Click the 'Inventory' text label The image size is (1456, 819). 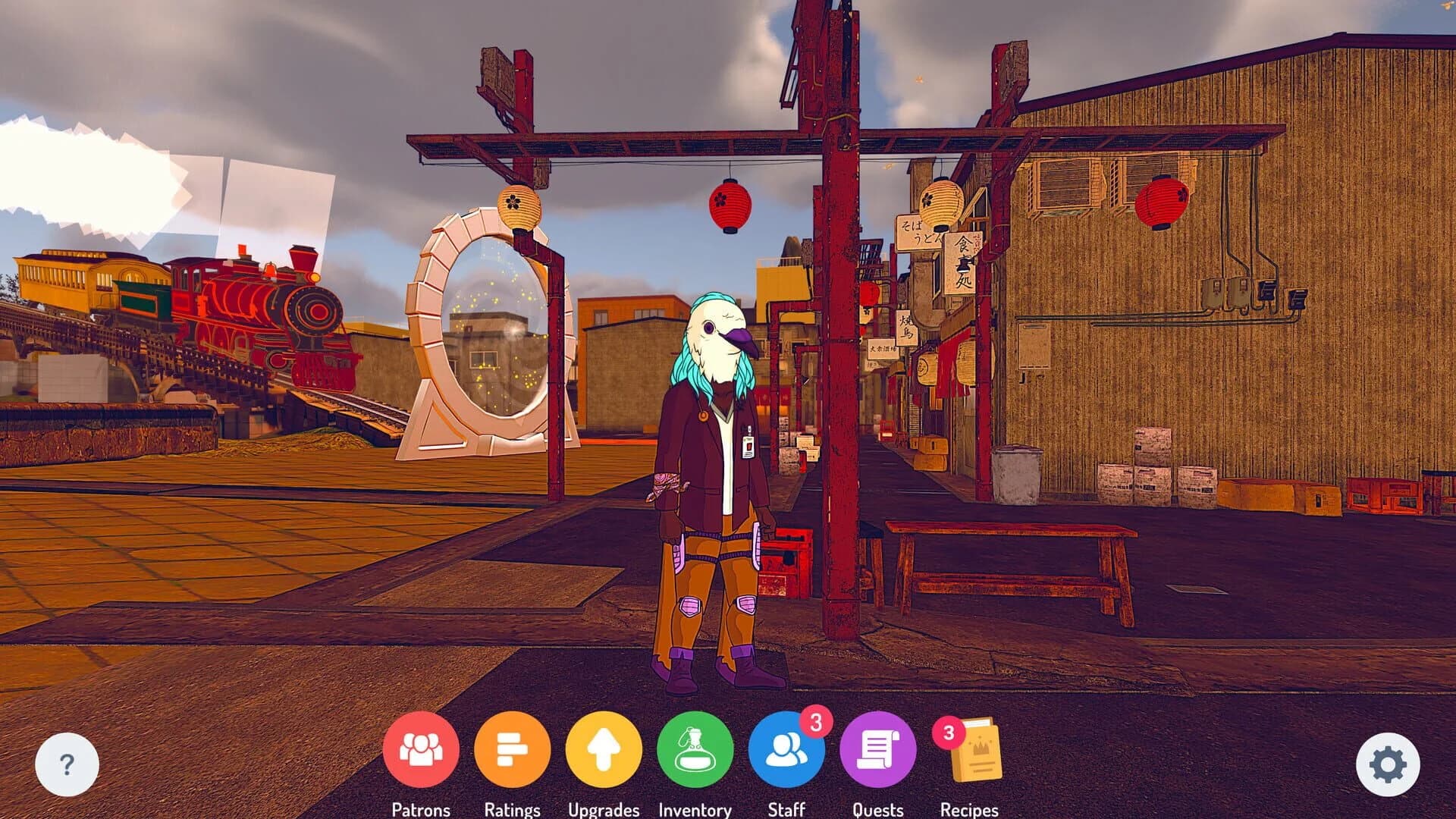(695, 808)
